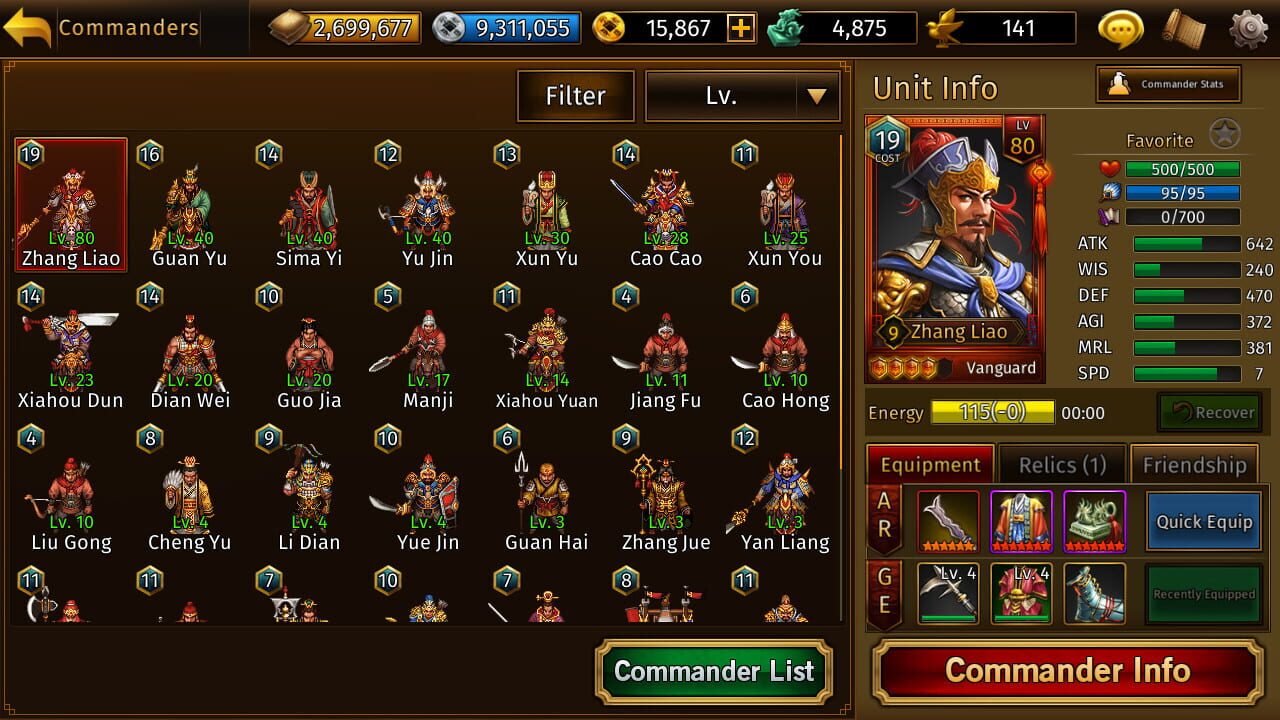1280x720 pixels.
Task: Switch to the Friendship tab
Action: pyautogui.click(x=1194, y=464)
